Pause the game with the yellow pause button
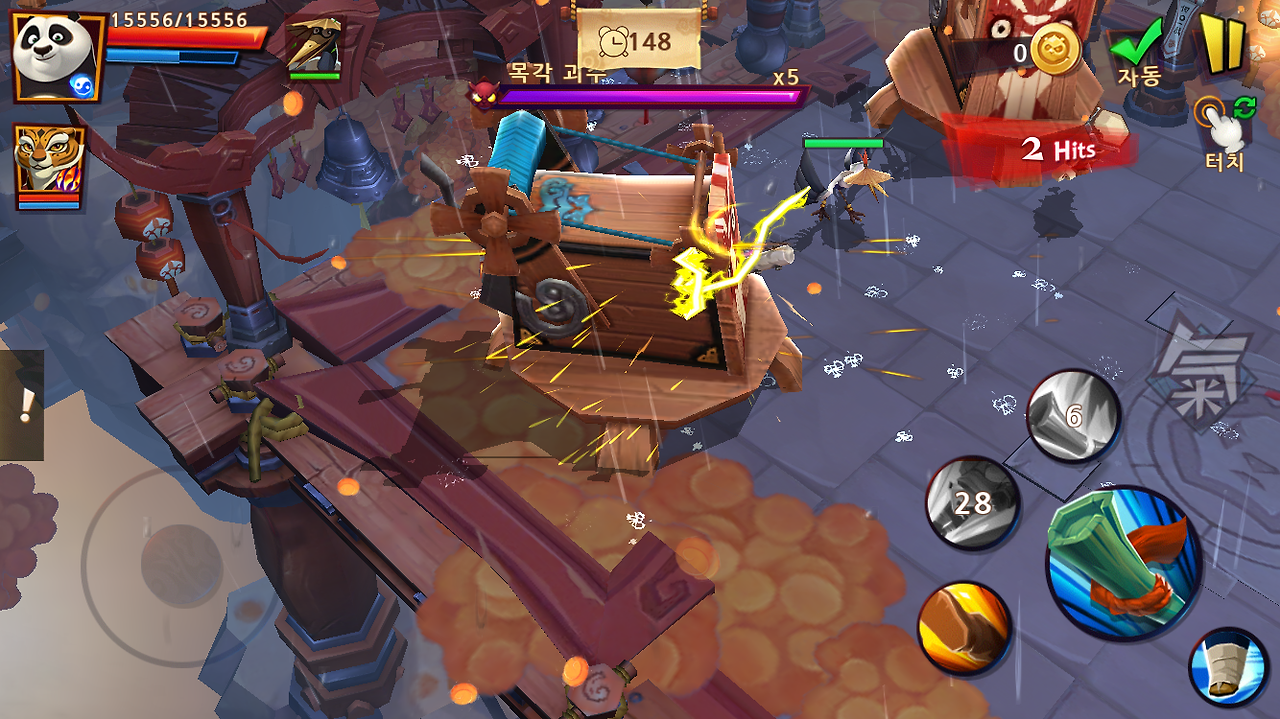1280x719 pixels. [x=1222, y=44]
